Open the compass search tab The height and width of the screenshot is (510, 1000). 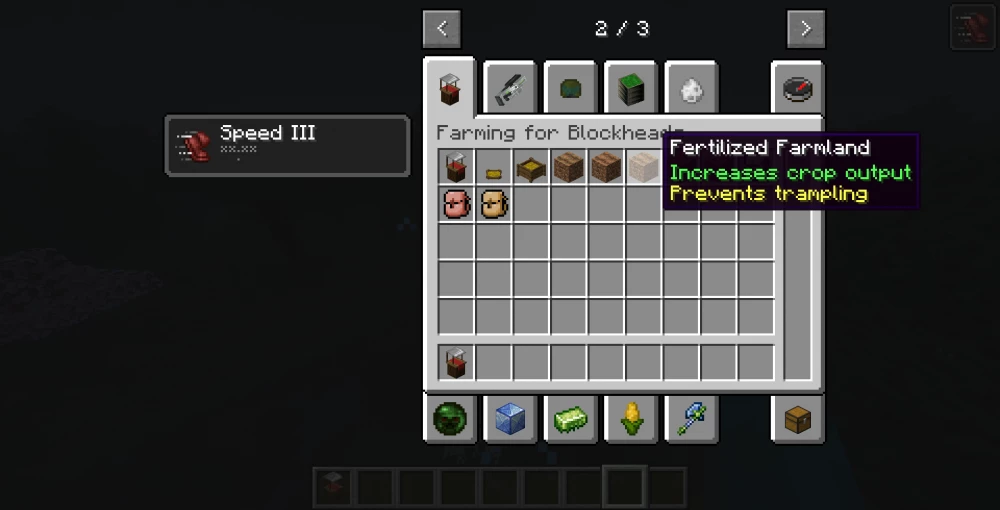pyautogui.click(x=797, y=90)
